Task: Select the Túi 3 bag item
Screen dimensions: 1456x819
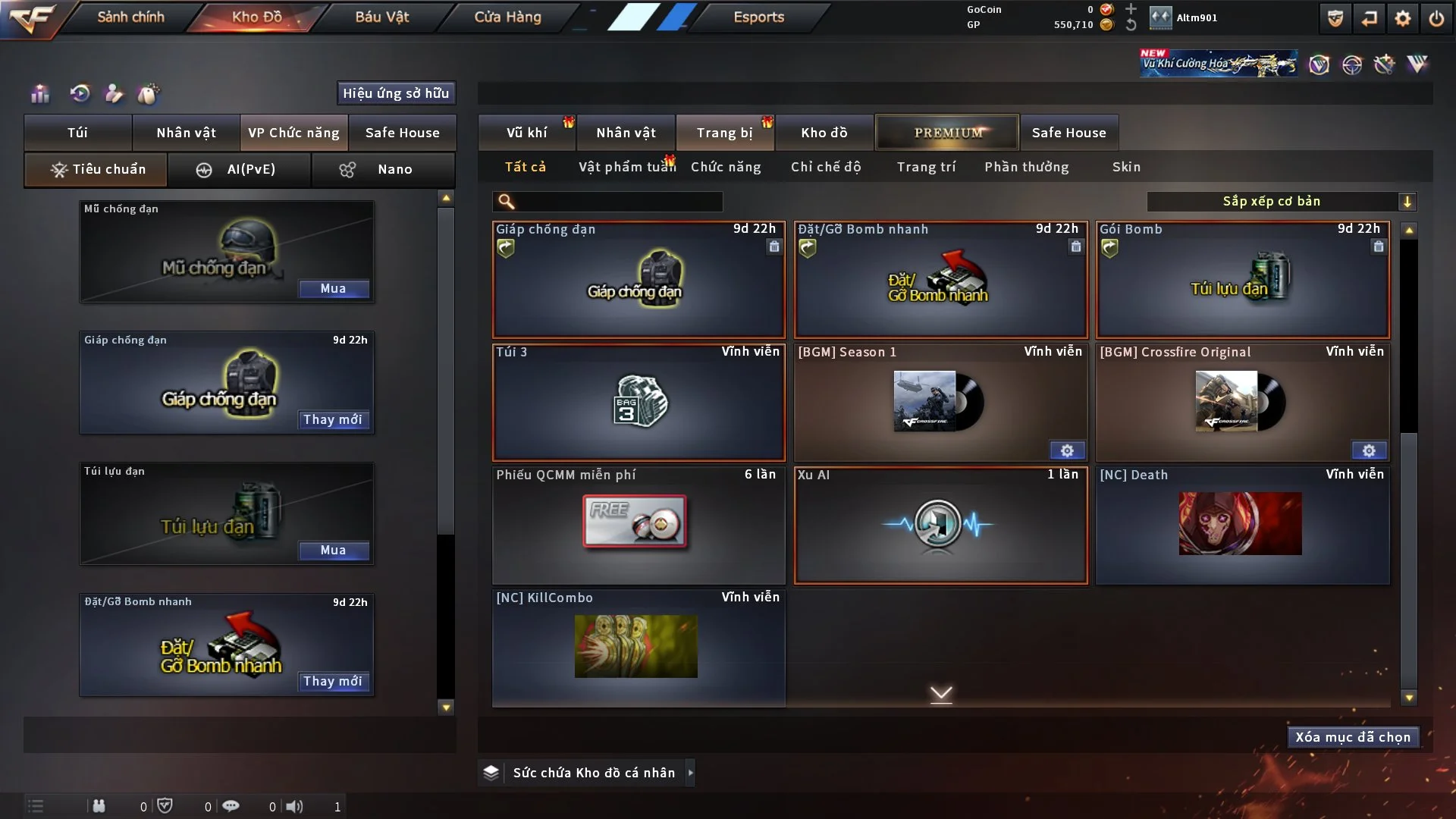Action: (639, 403)
